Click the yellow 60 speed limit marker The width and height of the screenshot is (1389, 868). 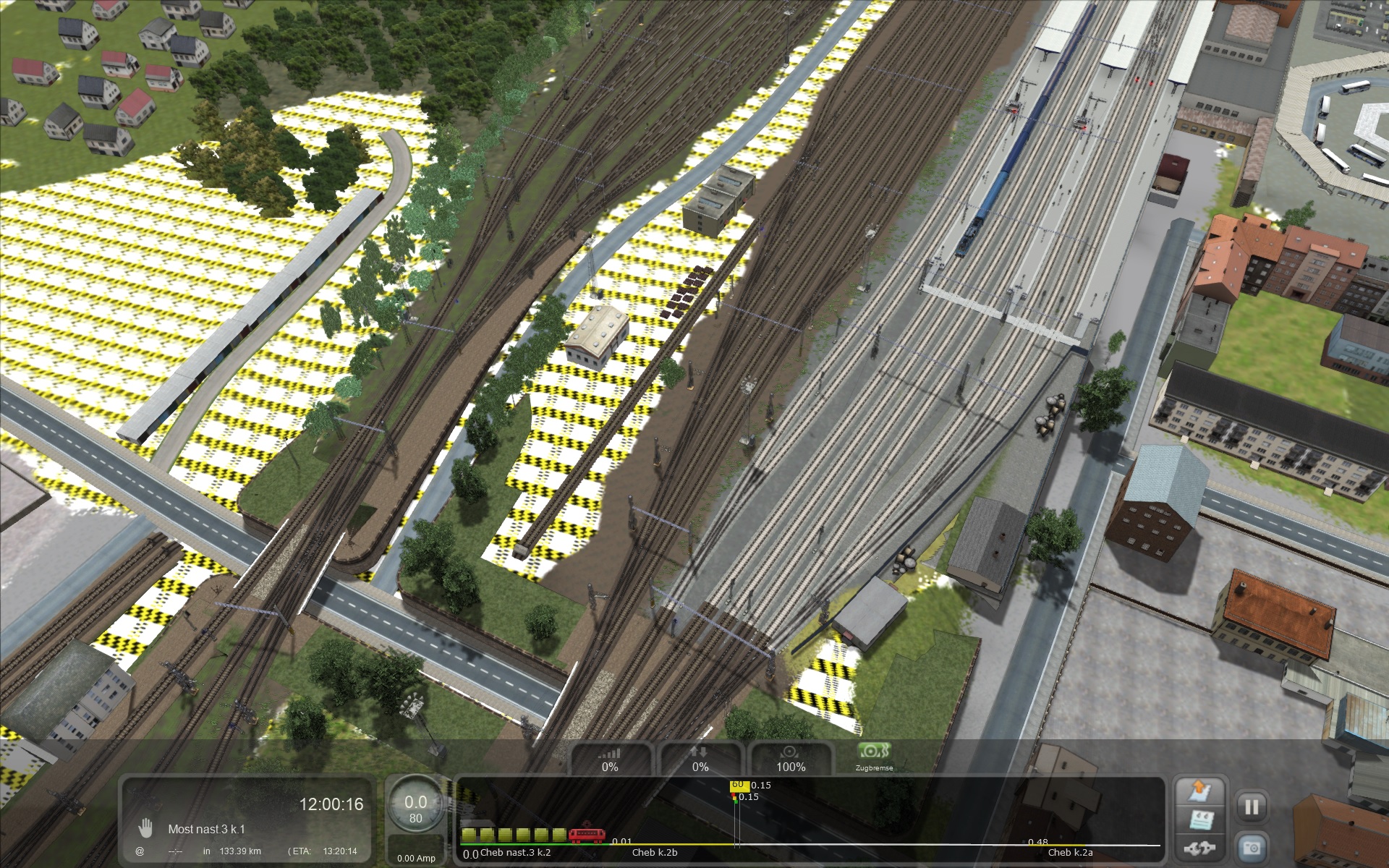click(738, 786)
